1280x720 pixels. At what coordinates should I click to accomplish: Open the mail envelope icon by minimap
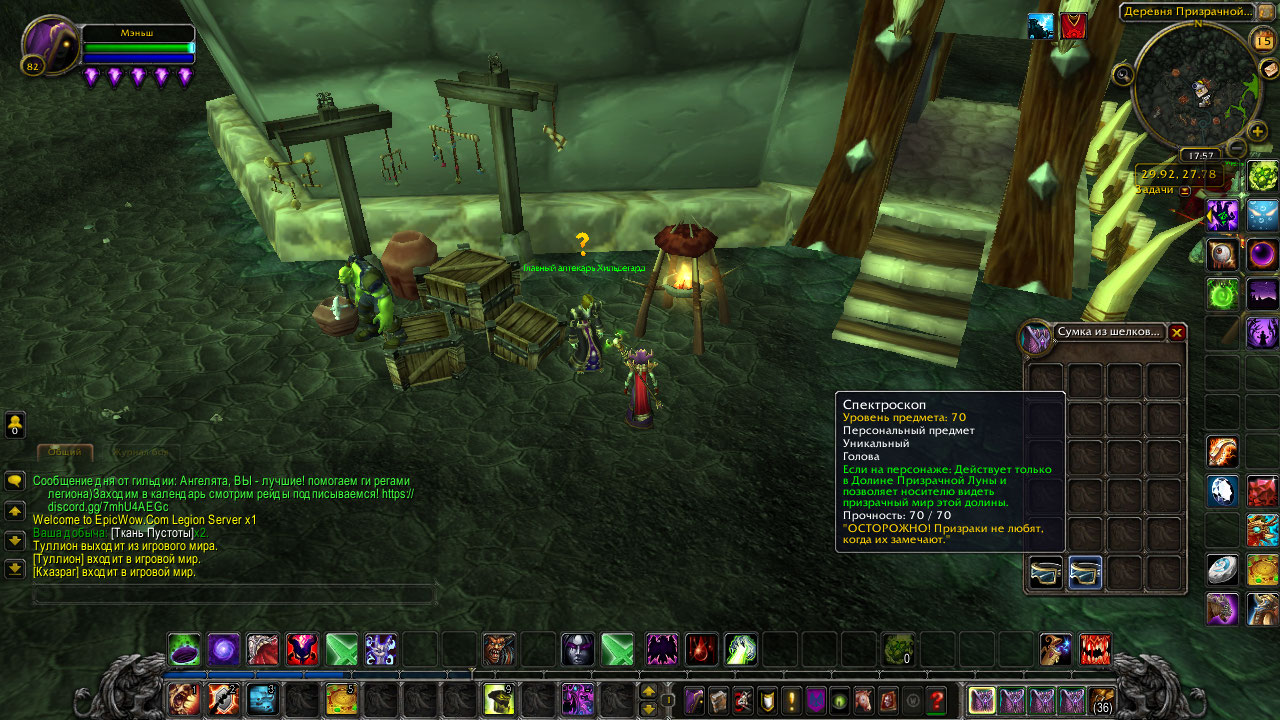point(1269,68)
